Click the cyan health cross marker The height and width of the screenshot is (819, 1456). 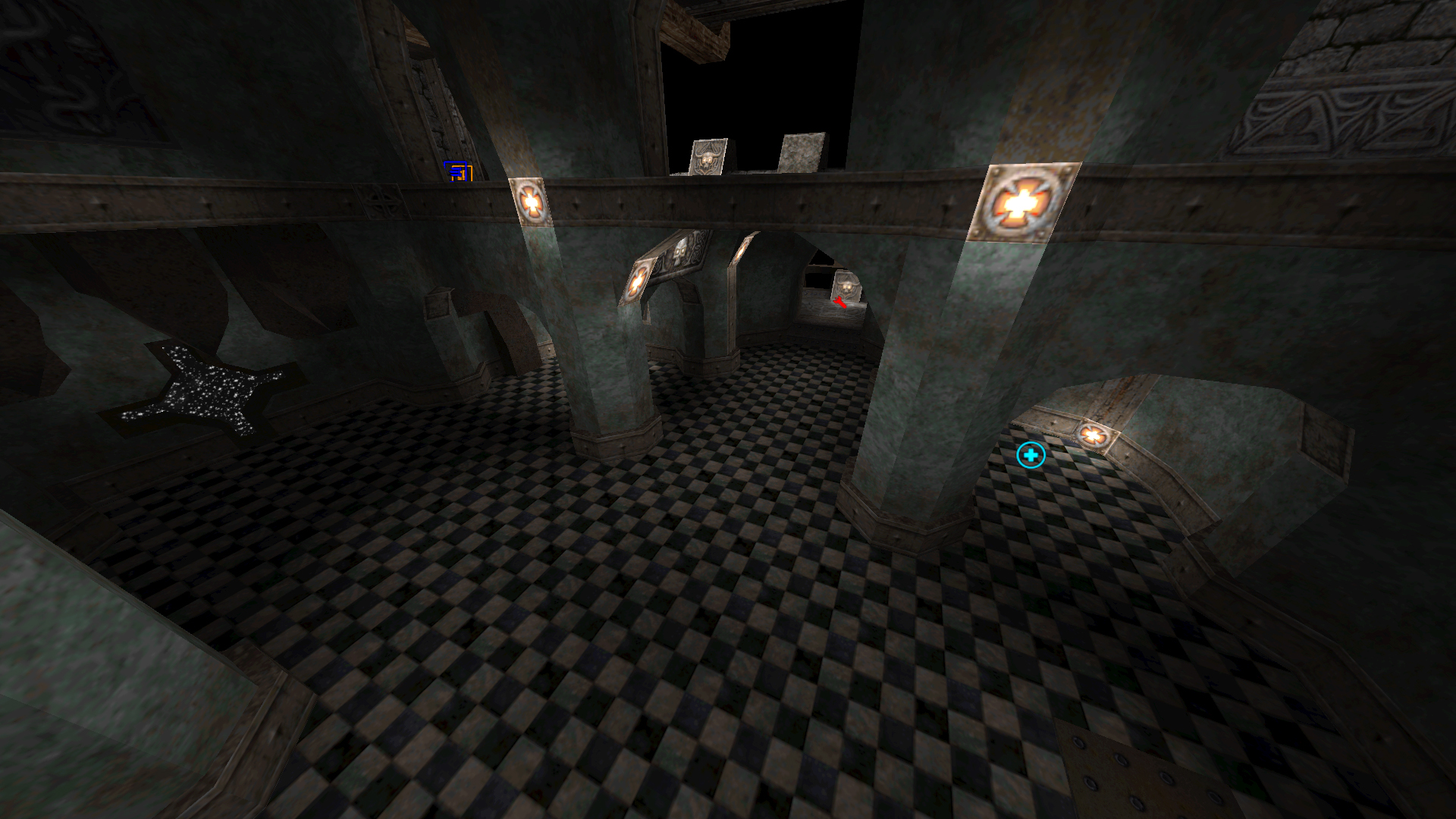point(1031,455)
